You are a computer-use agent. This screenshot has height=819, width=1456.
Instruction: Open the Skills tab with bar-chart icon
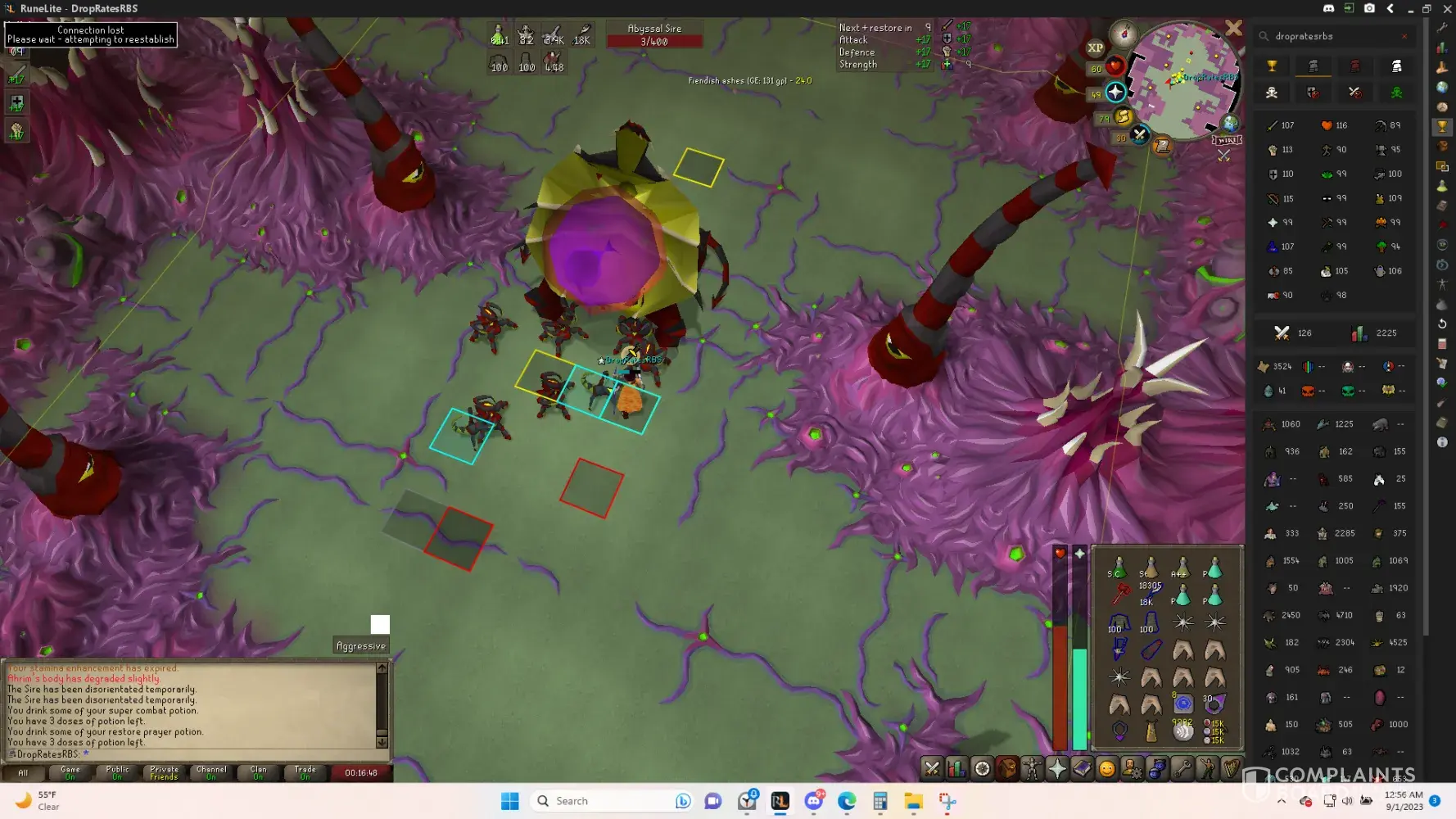tap(956, 768)
